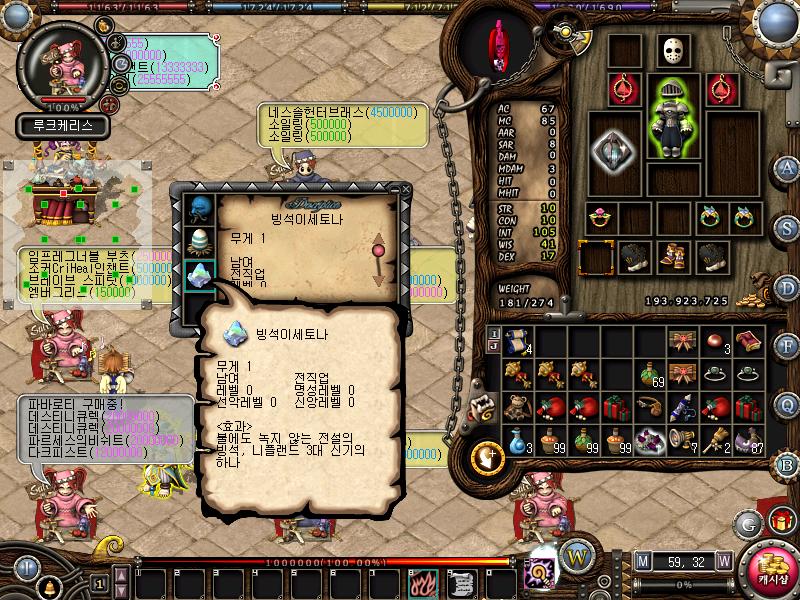Click the gold W button near hotbar

pos(576,555)
